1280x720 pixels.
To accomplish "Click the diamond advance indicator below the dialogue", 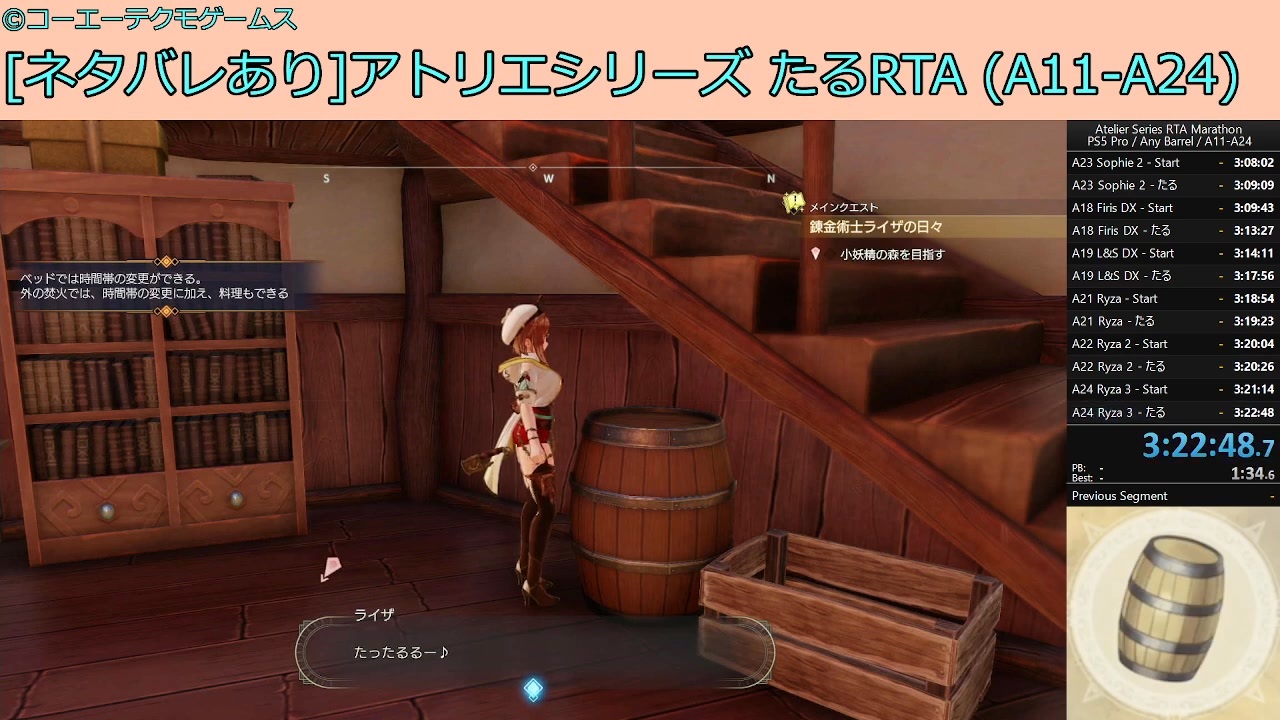I will (535, 687).
